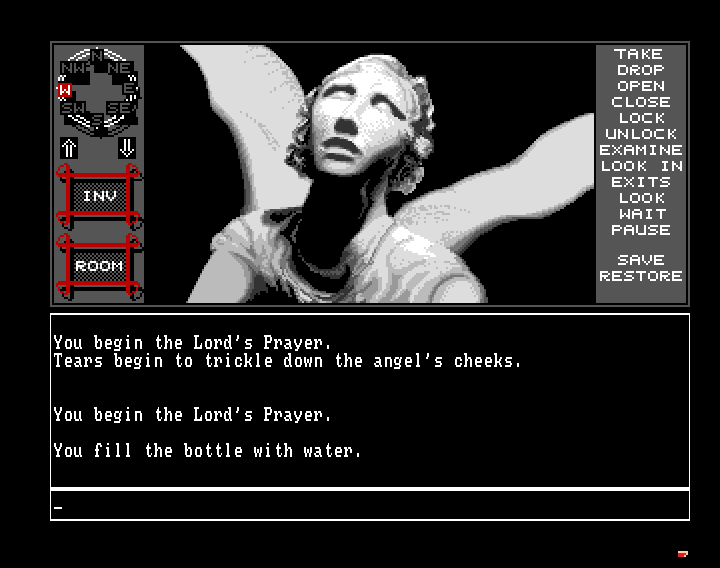This screenshot has height=568, width=720.
Task: Choose the LOOK IN command
Action: [x=640, y=166]
